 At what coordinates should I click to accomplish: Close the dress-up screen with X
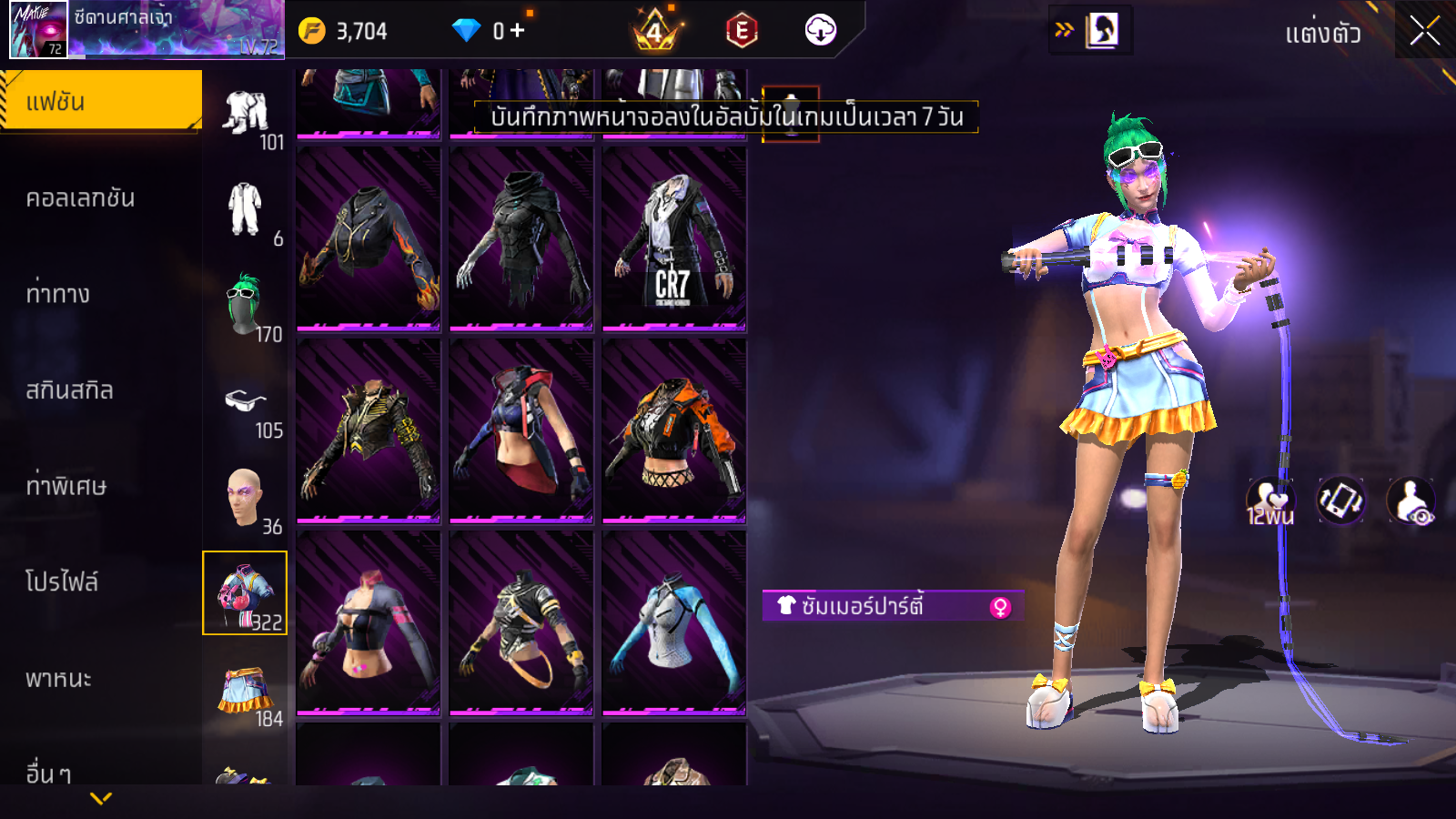pos(1424,31)
